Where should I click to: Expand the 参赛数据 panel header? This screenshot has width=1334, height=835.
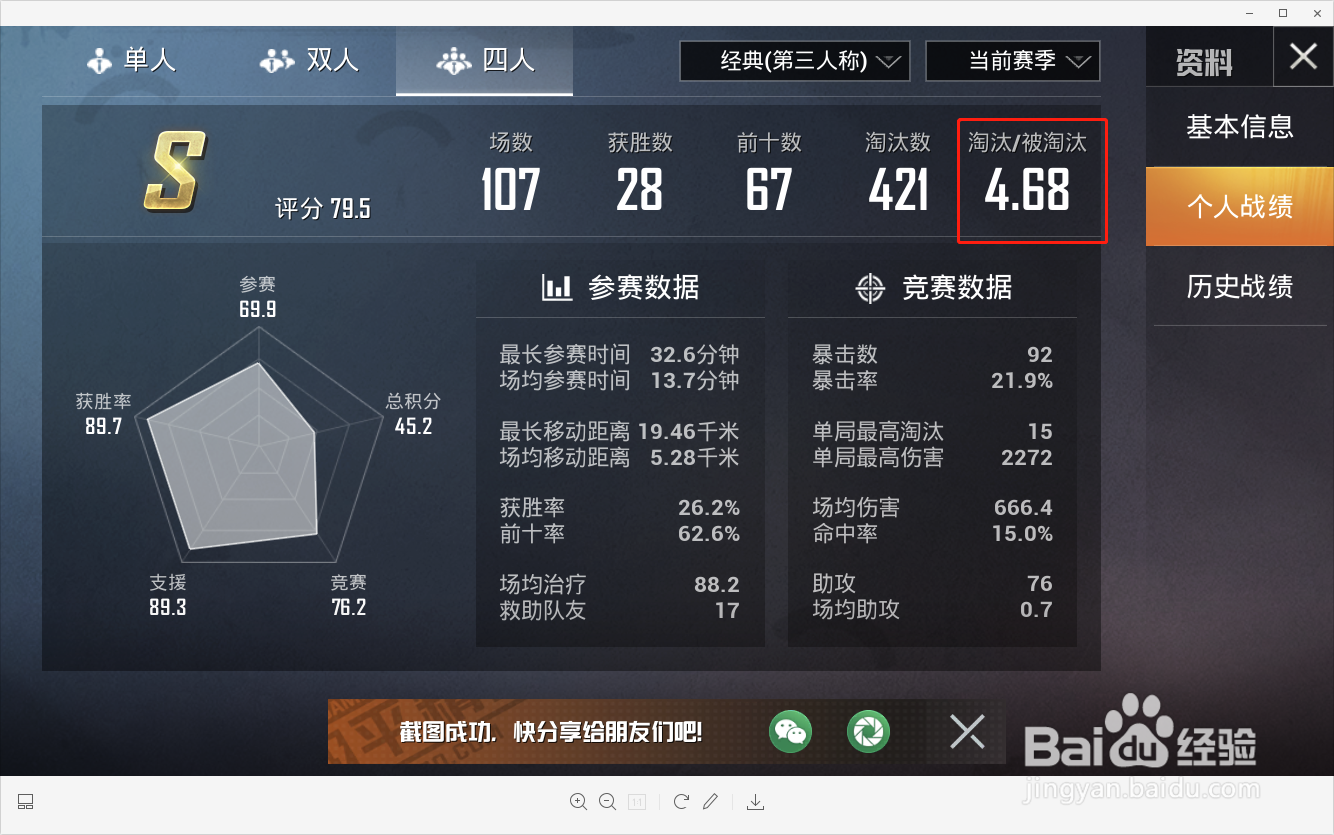click(620, 287)
